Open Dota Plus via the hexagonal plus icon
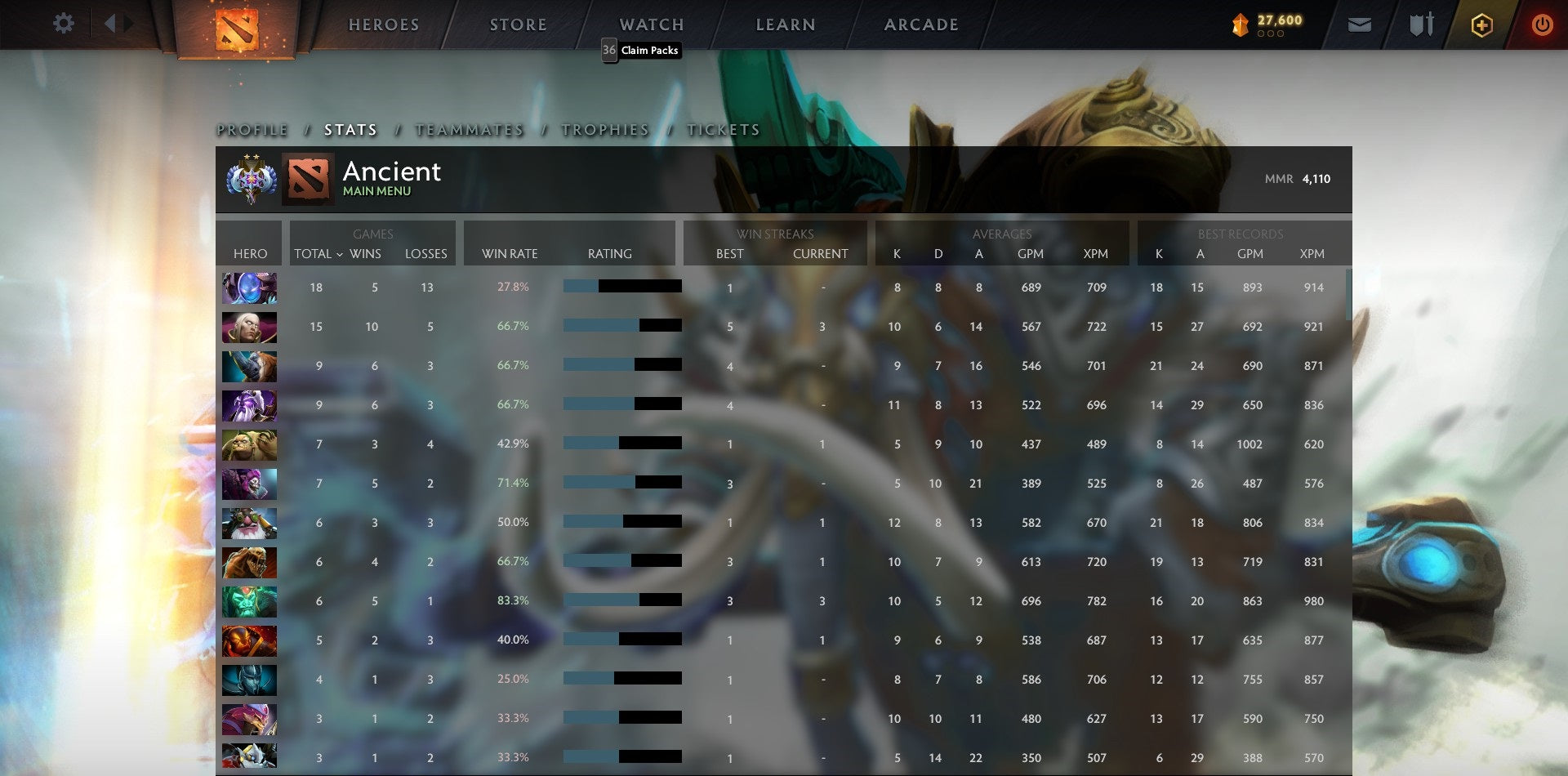 1481,25
